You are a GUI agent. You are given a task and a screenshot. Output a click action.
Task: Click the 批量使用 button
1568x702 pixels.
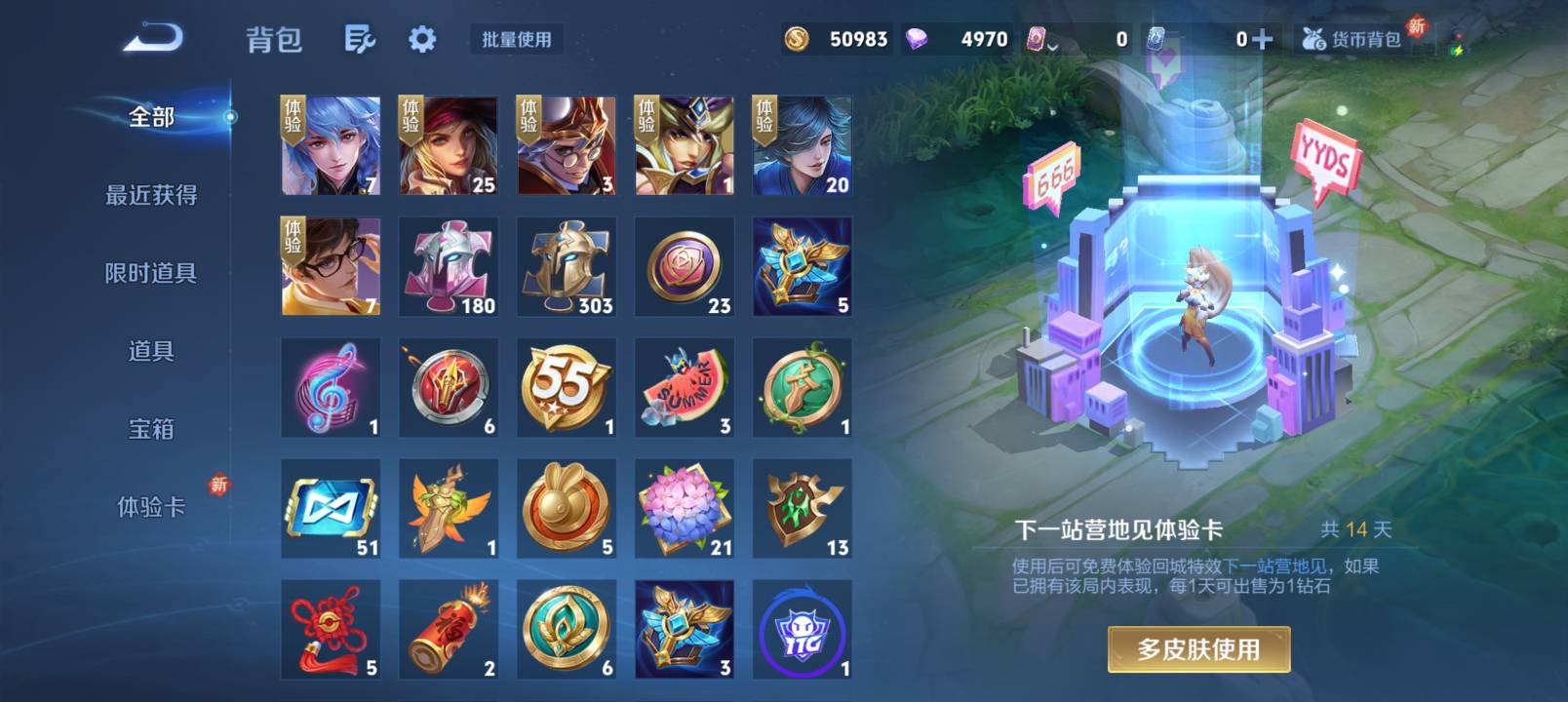pyautogui.click(x=517, y=40)
